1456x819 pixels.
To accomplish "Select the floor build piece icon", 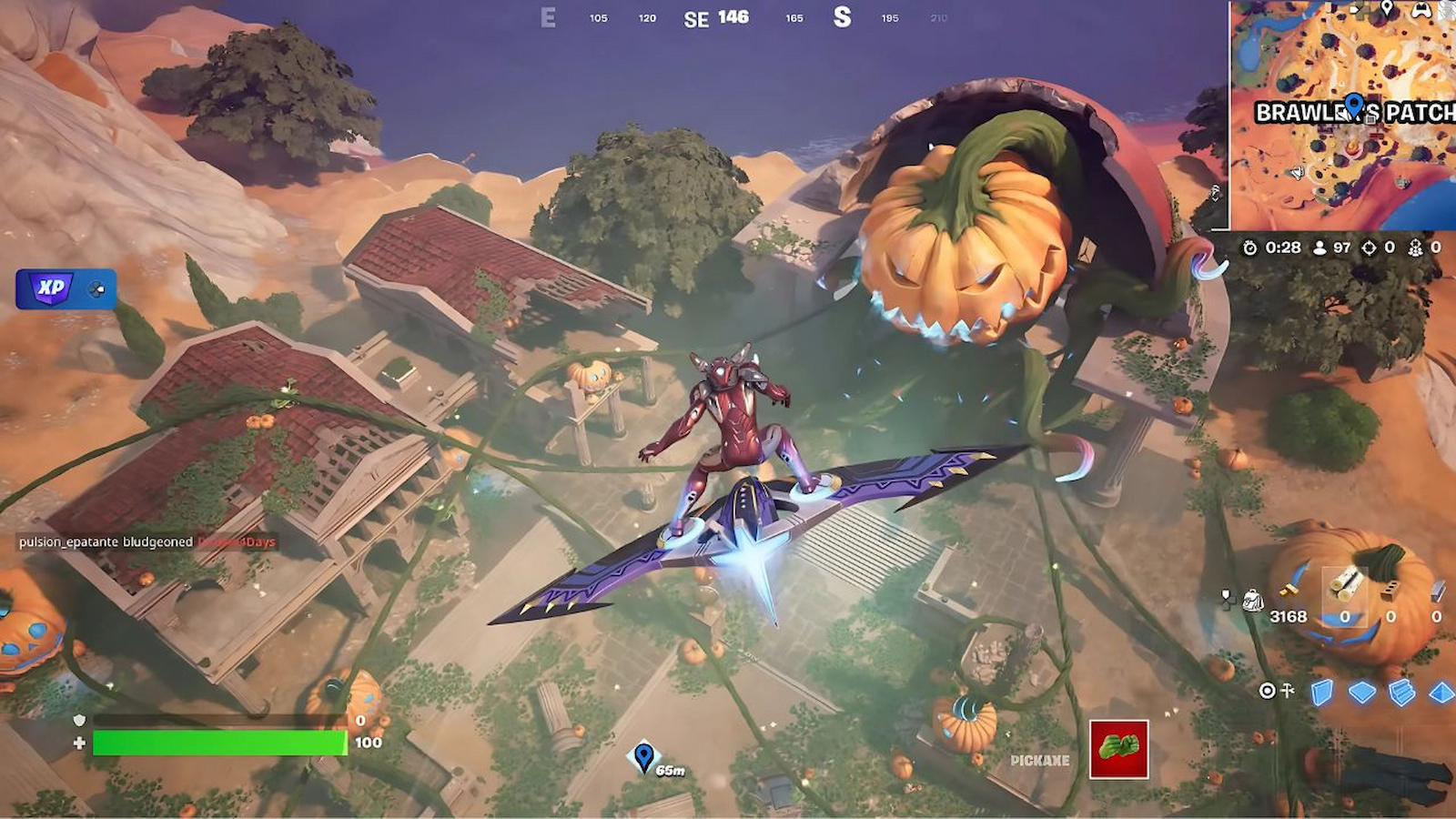I will coord(1362,691).
